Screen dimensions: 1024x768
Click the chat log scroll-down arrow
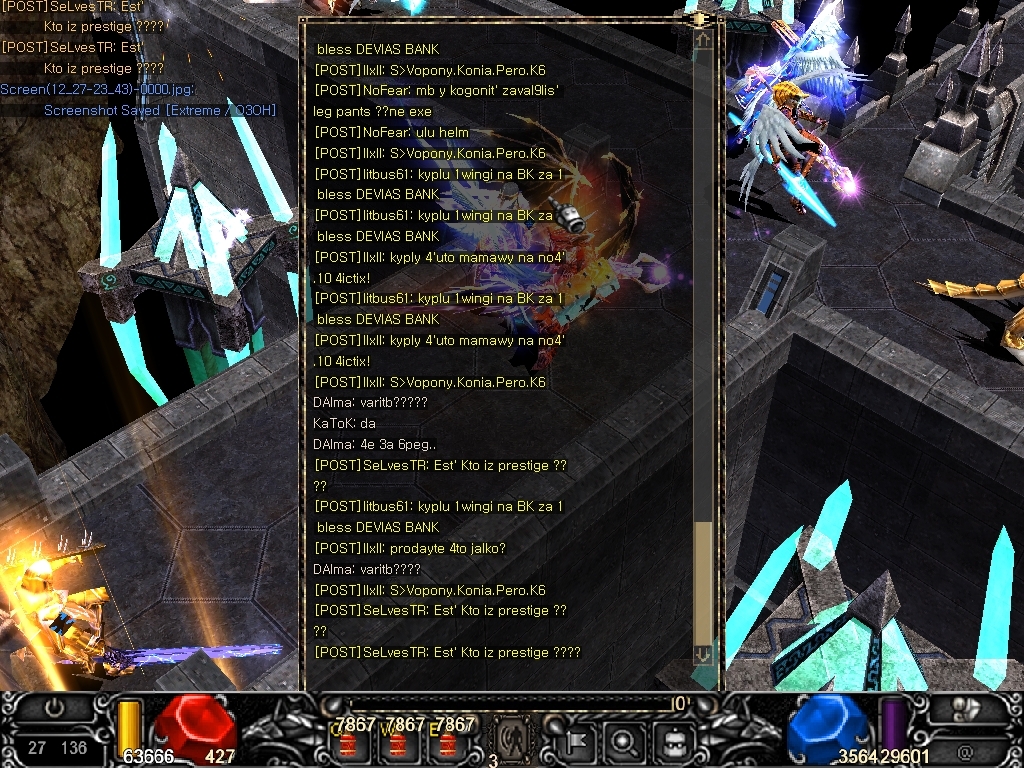coord(703,654)
